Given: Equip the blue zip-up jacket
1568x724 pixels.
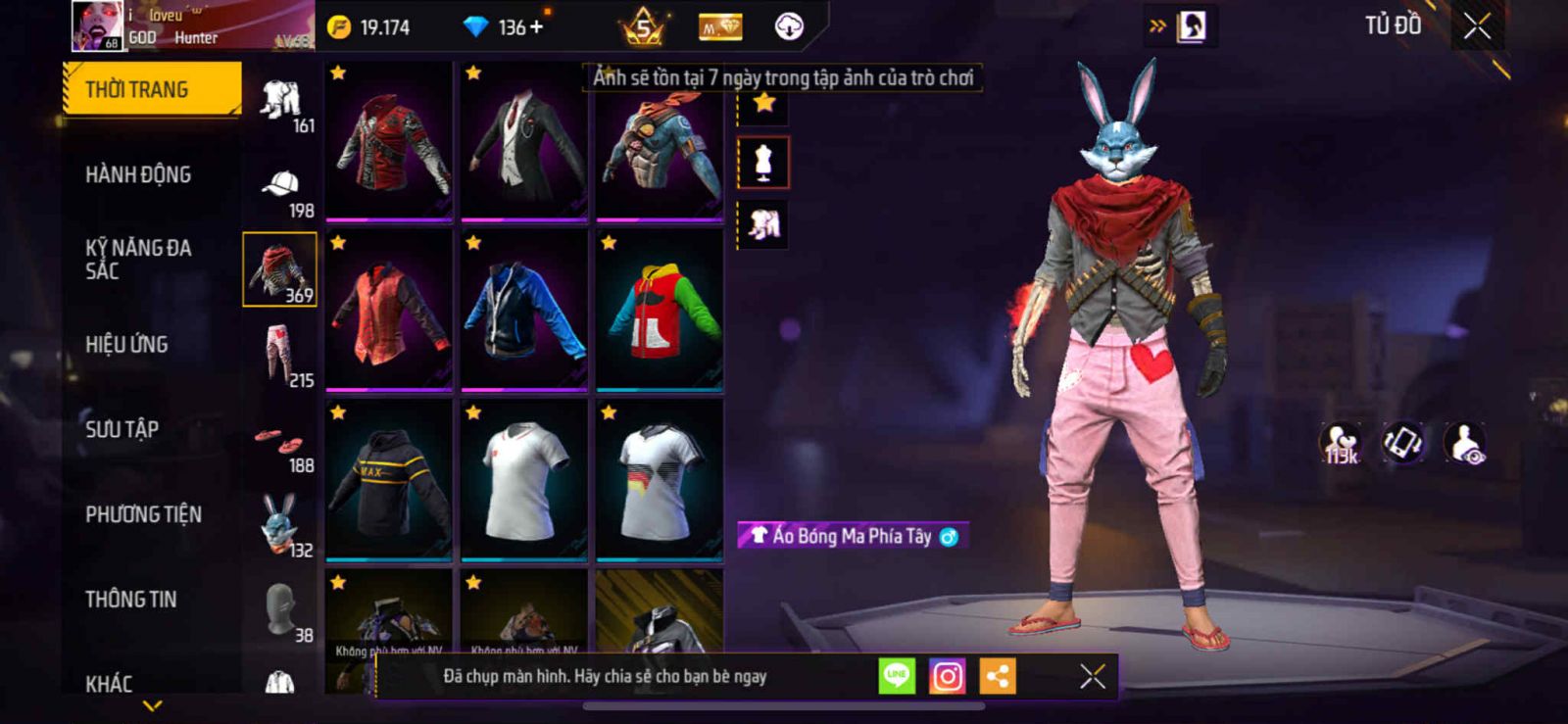Looking at the screenshot, I should pos(524,310).
